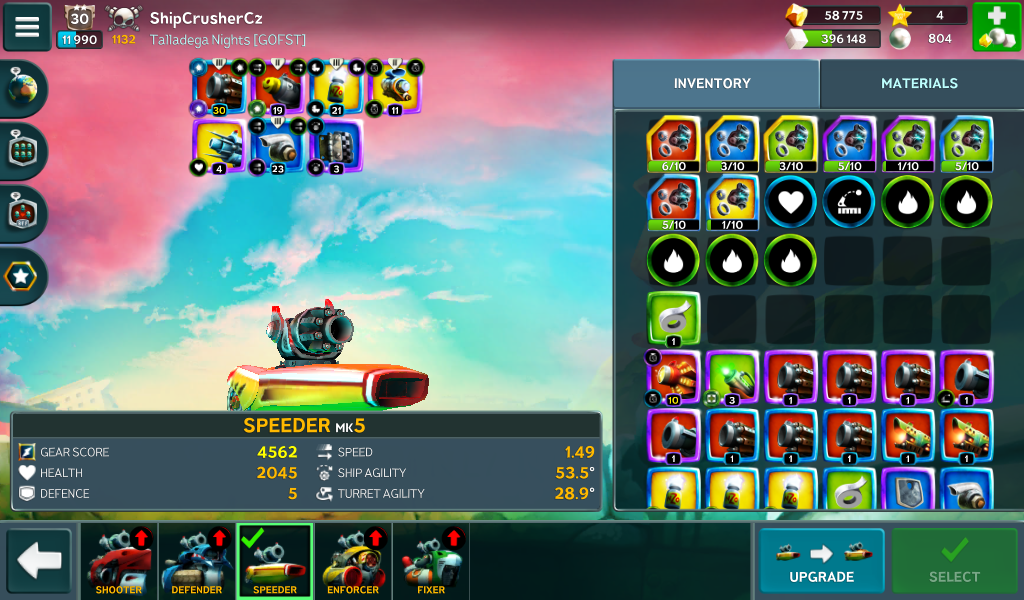Go back with the arrow button
The image size is (1024, 600).
(x=39, y=561)
